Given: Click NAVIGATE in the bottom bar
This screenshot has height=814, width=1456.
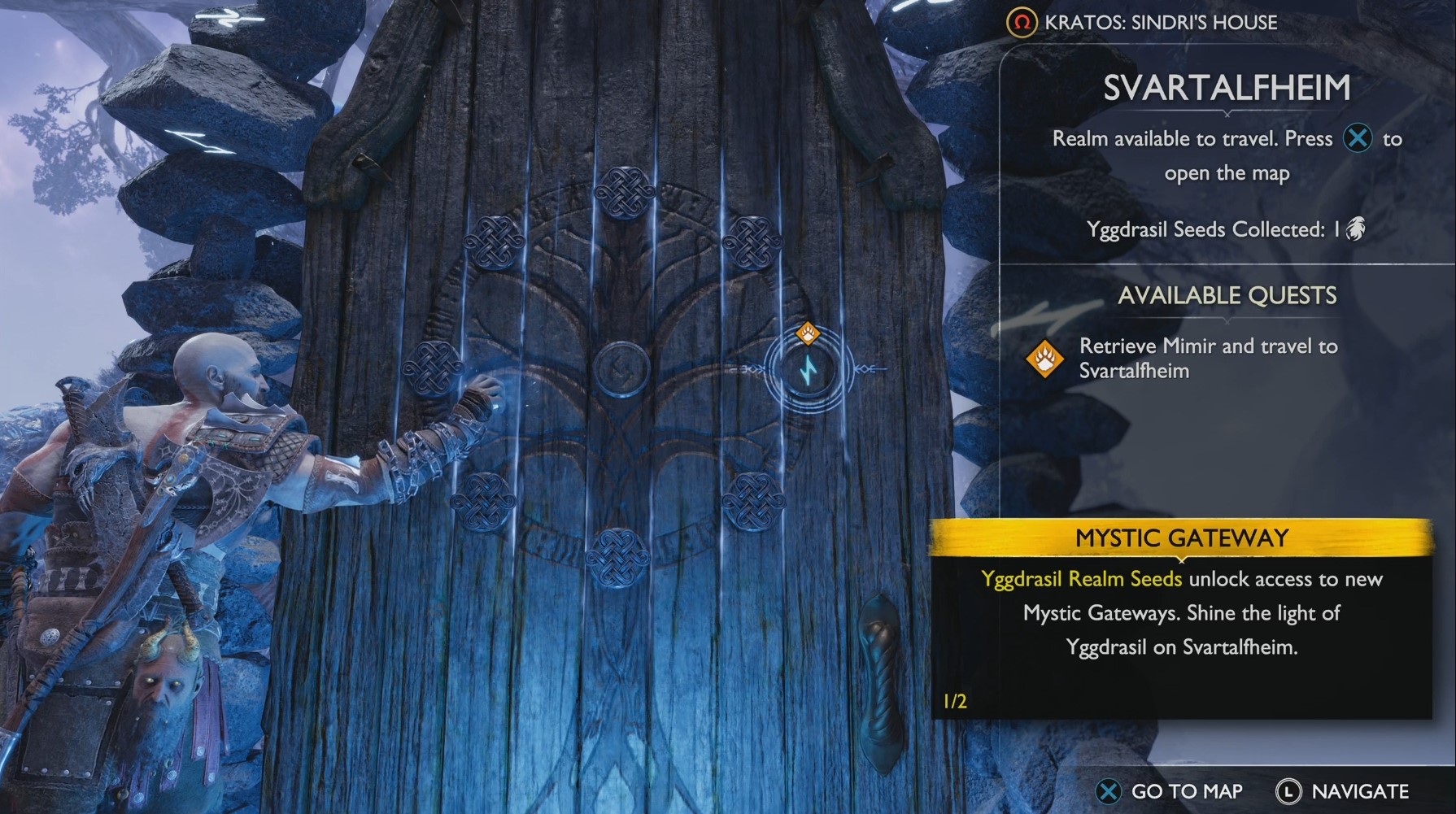Looking at the screenshot, I should coord(1360,790).
